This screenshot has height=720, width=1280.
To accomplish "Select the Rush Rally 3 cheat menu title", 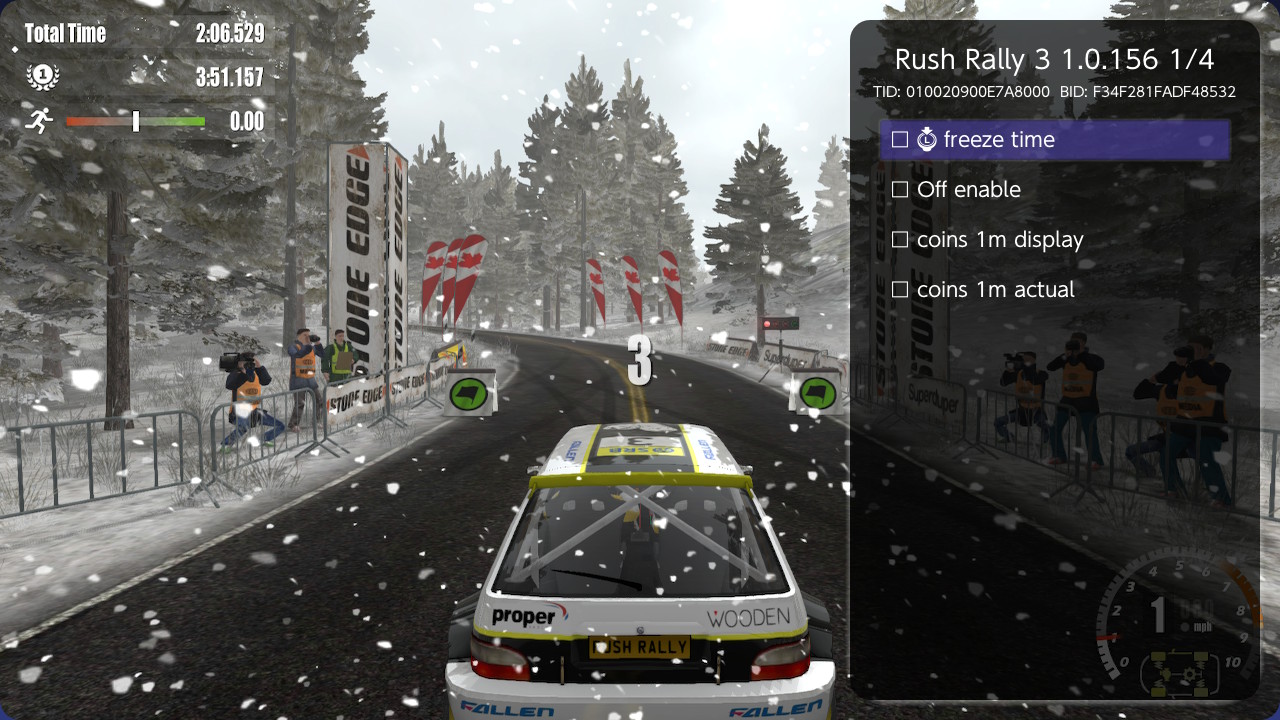I will click(x=1056, y=59).
